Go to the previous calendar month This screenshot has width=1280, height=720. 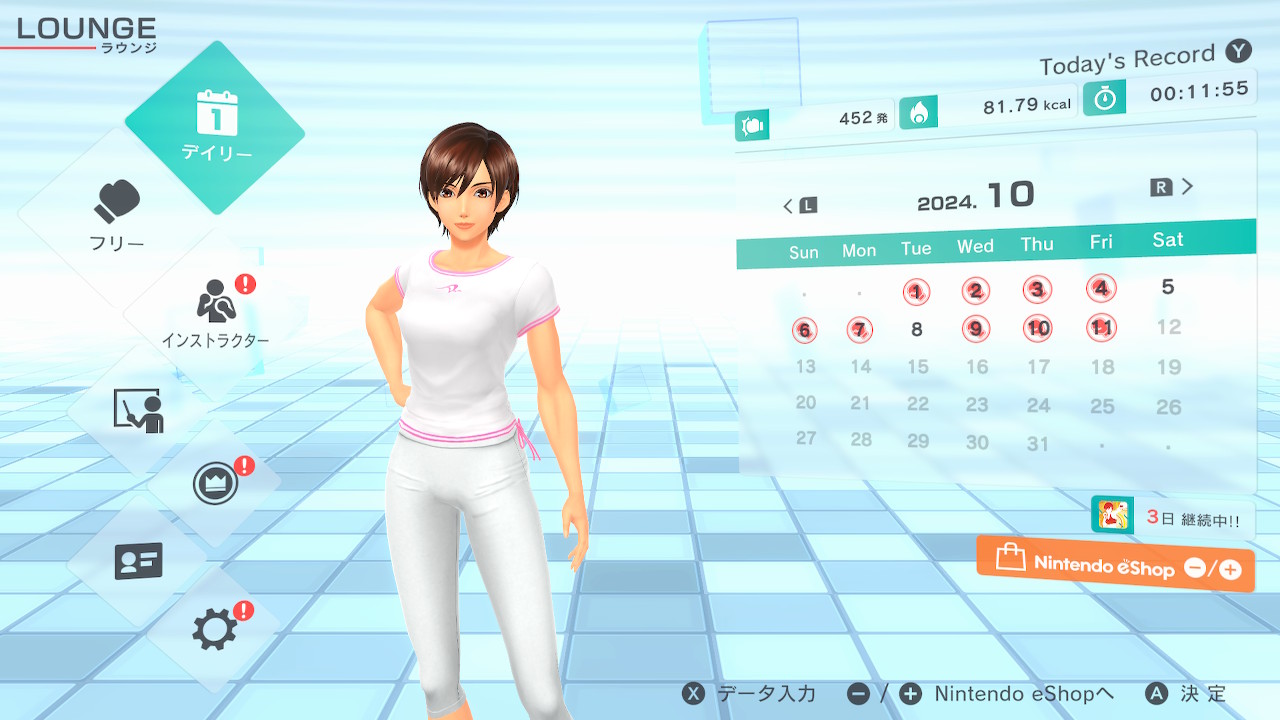(x=799, y=206)
